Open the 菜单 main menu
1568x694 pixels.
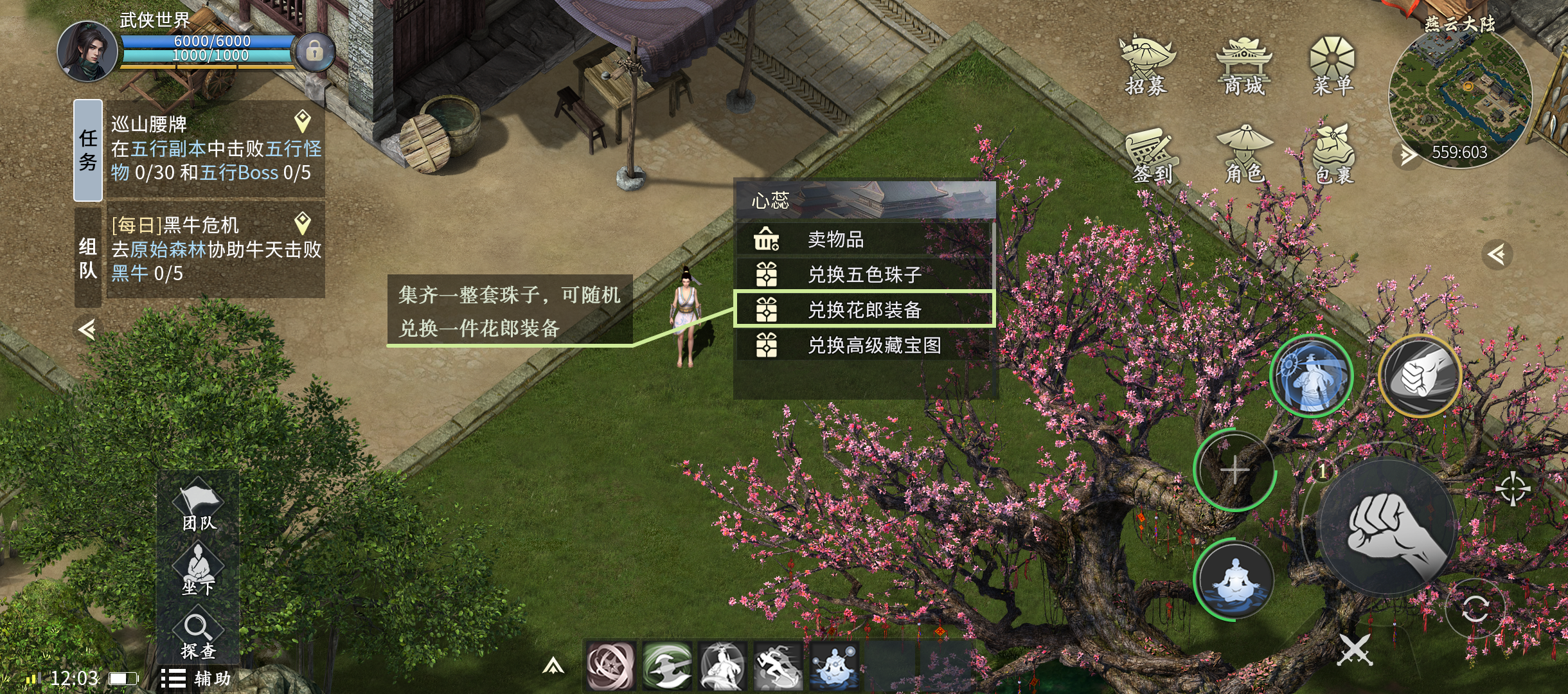(1332, 66)
